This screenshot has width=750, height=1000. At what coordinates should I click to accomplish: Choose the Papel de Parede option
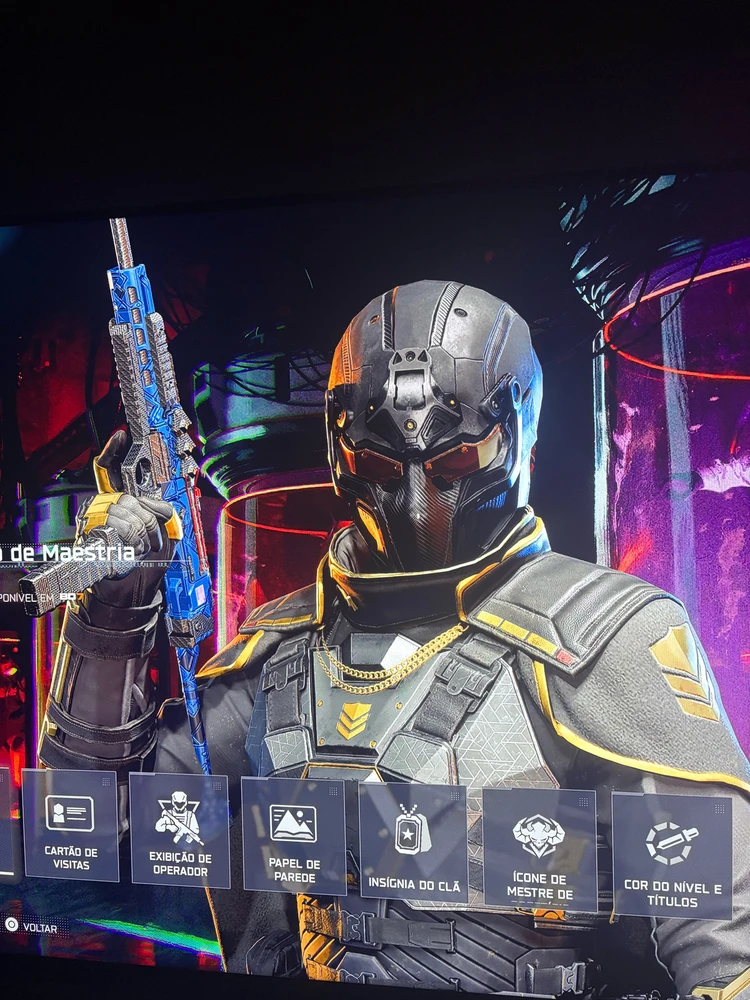(x=294, y=836)
